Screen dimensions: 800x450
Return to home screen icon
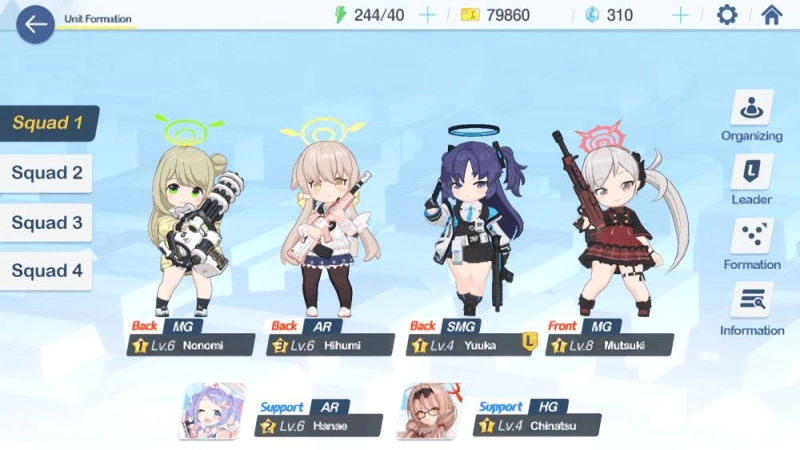pos(771,15)
